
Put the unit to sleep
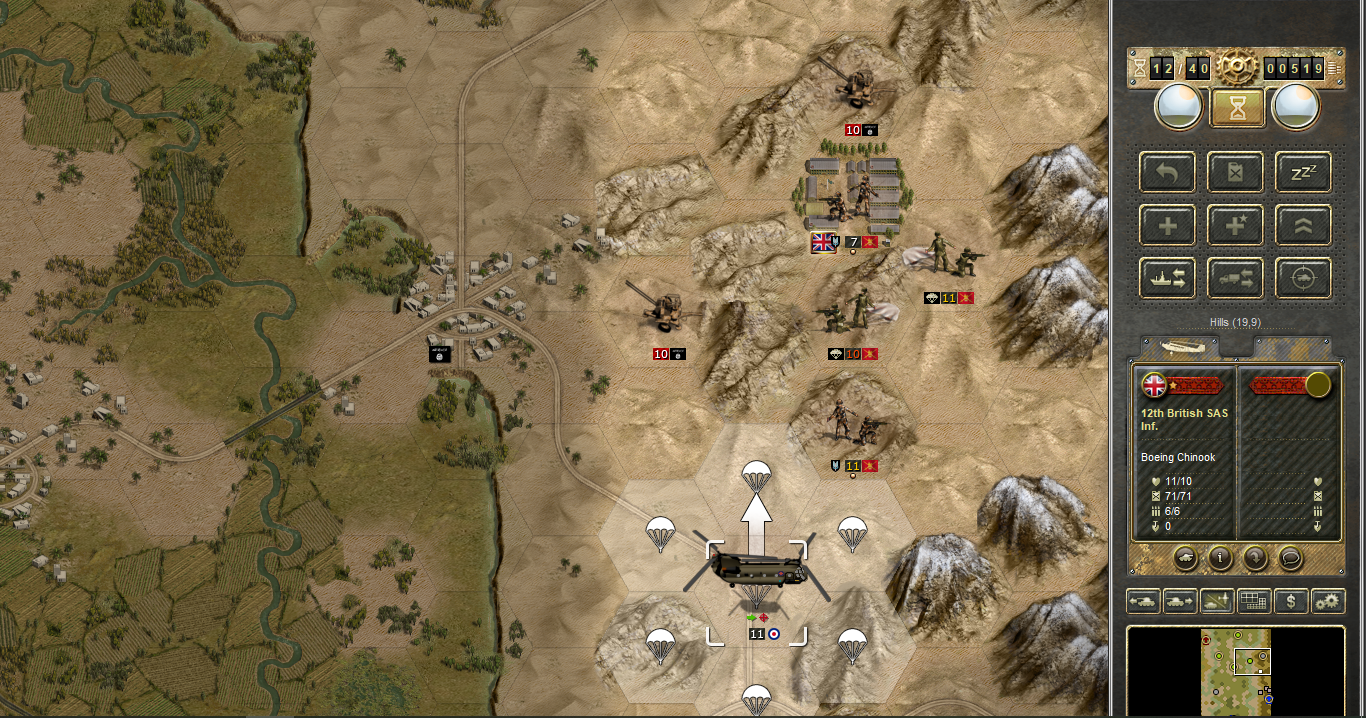tap(1302, 173)
